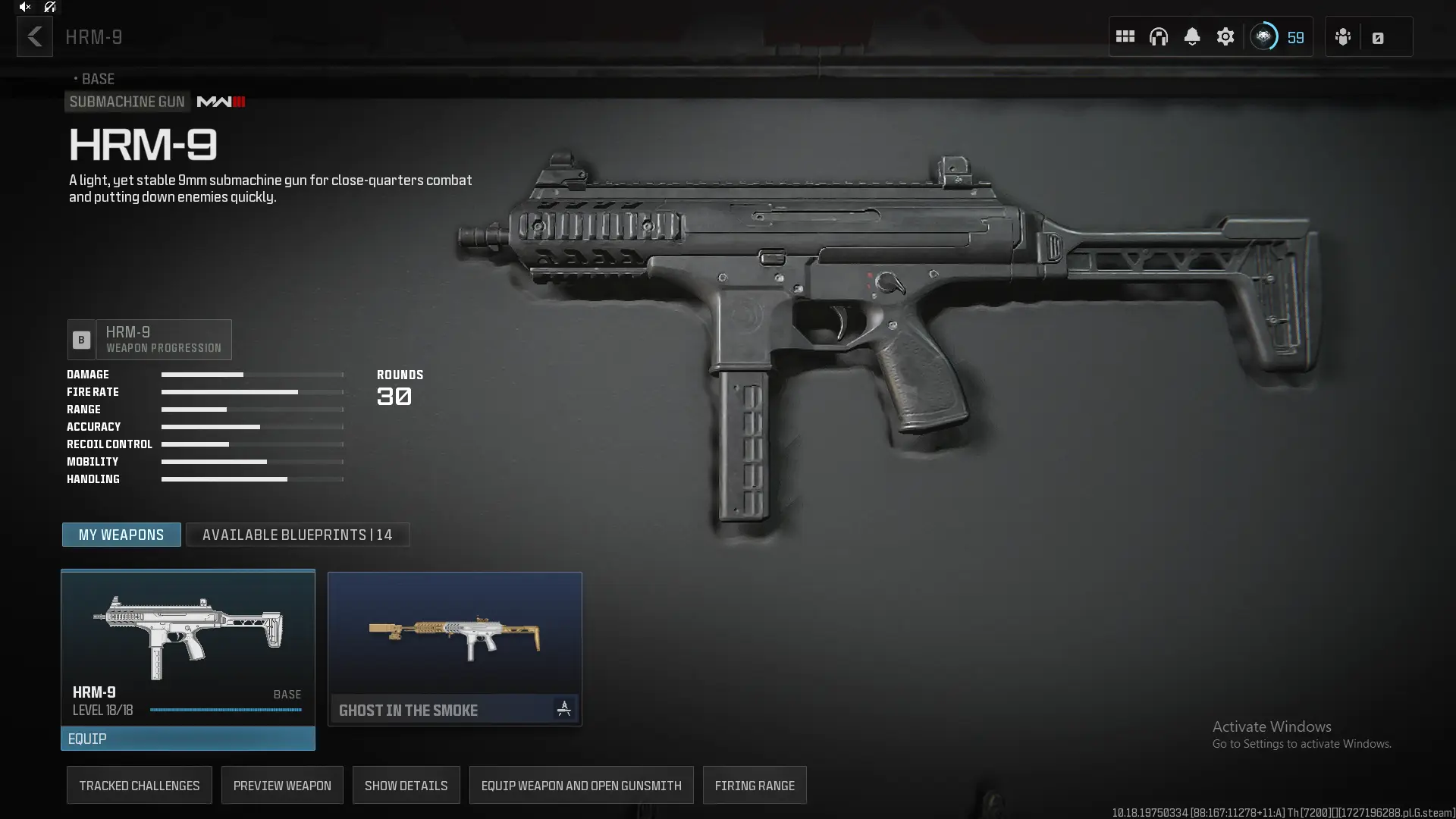This screenshot has height=819, width=1456.
Task: Open the Available Blueprints tab
Action: [297, 535]
